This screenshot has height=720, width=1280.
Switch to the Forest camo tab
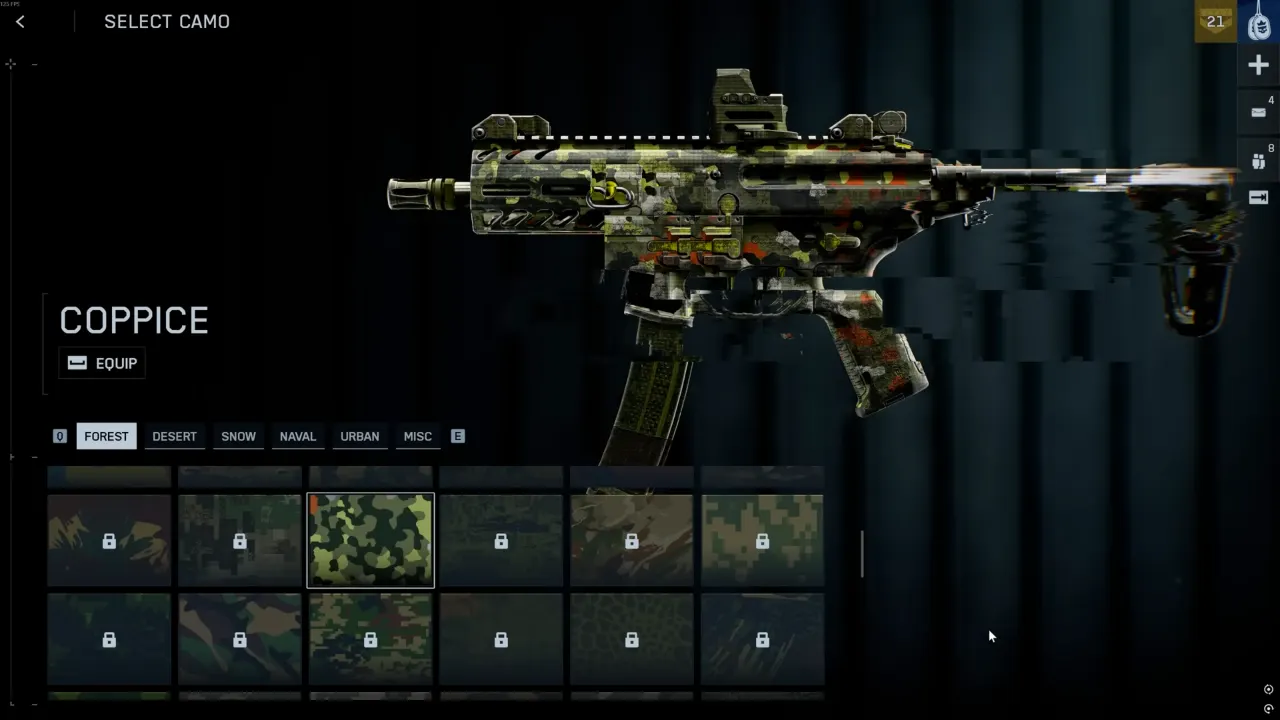[106, 436]
